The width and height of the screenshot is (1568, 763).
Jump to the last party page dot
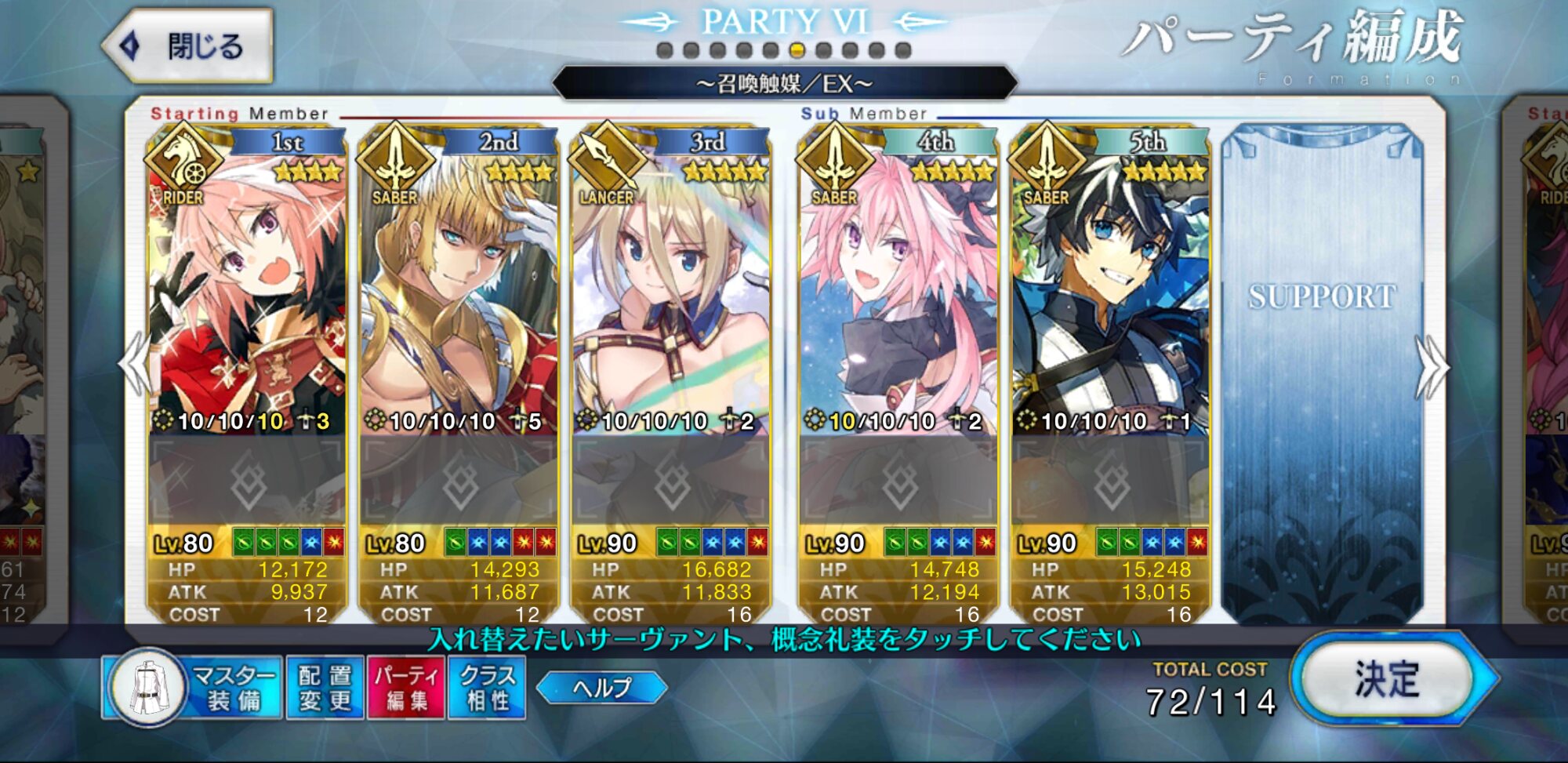point(903,51)
